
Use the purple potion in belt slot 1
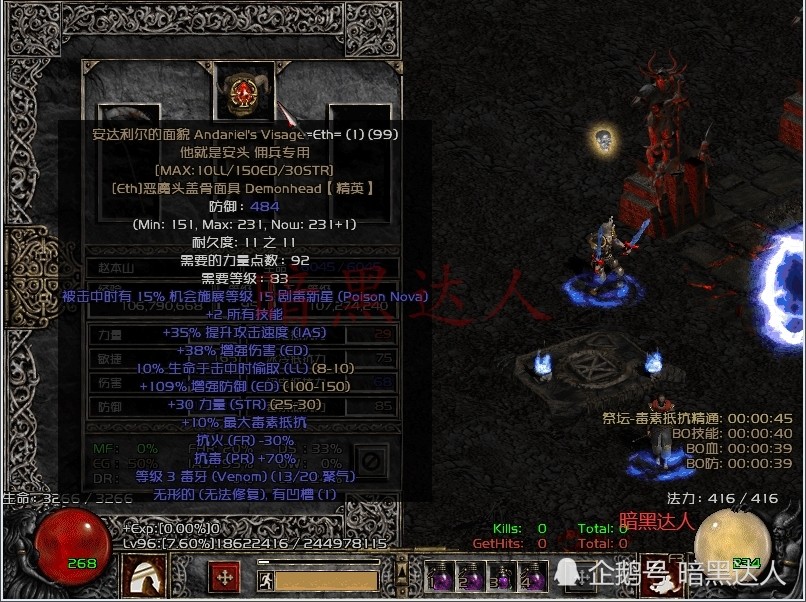coord(443,579)
